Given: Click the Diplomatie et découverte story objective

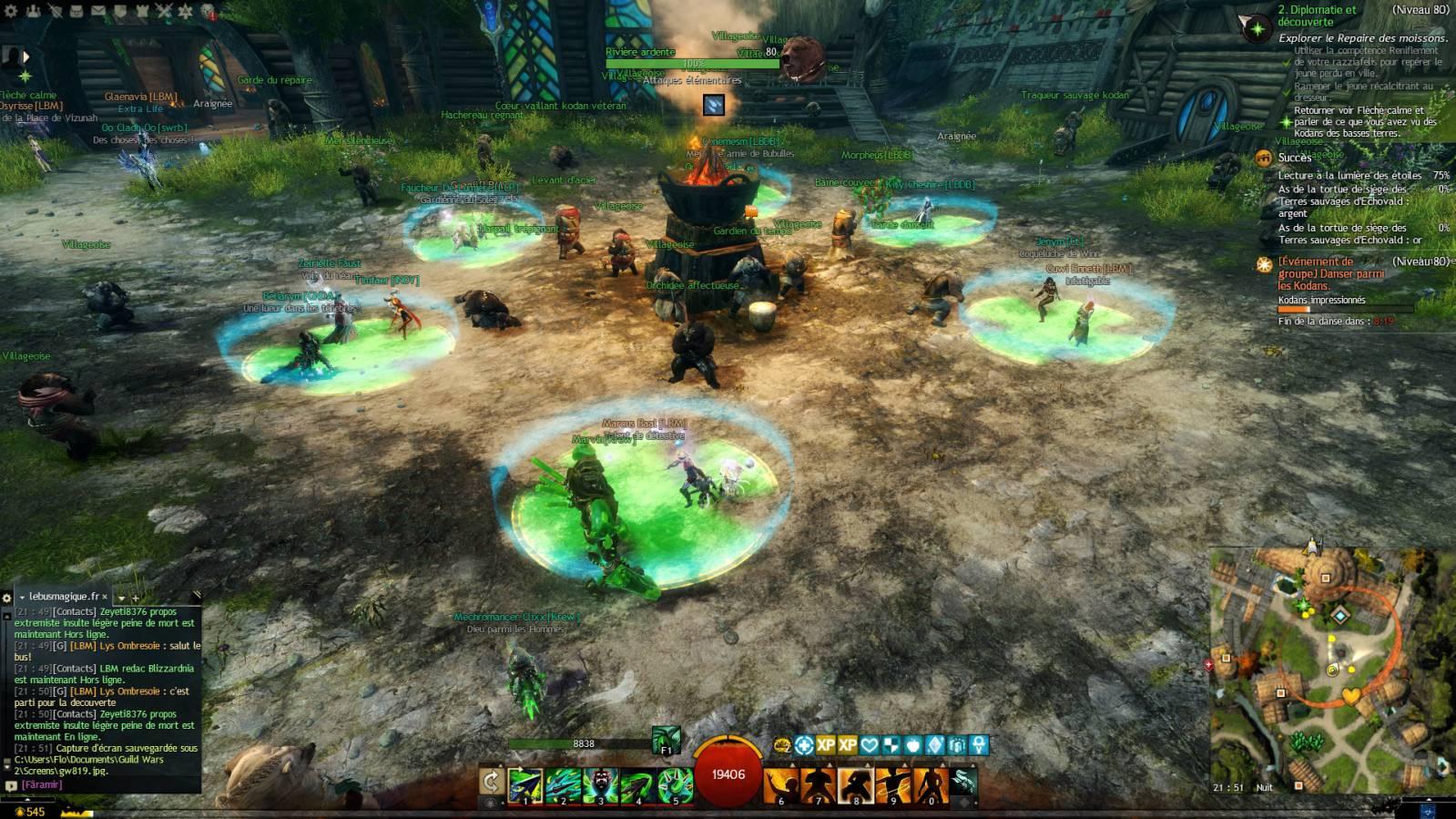Looking at the screenshot, I should point(1317,16).
